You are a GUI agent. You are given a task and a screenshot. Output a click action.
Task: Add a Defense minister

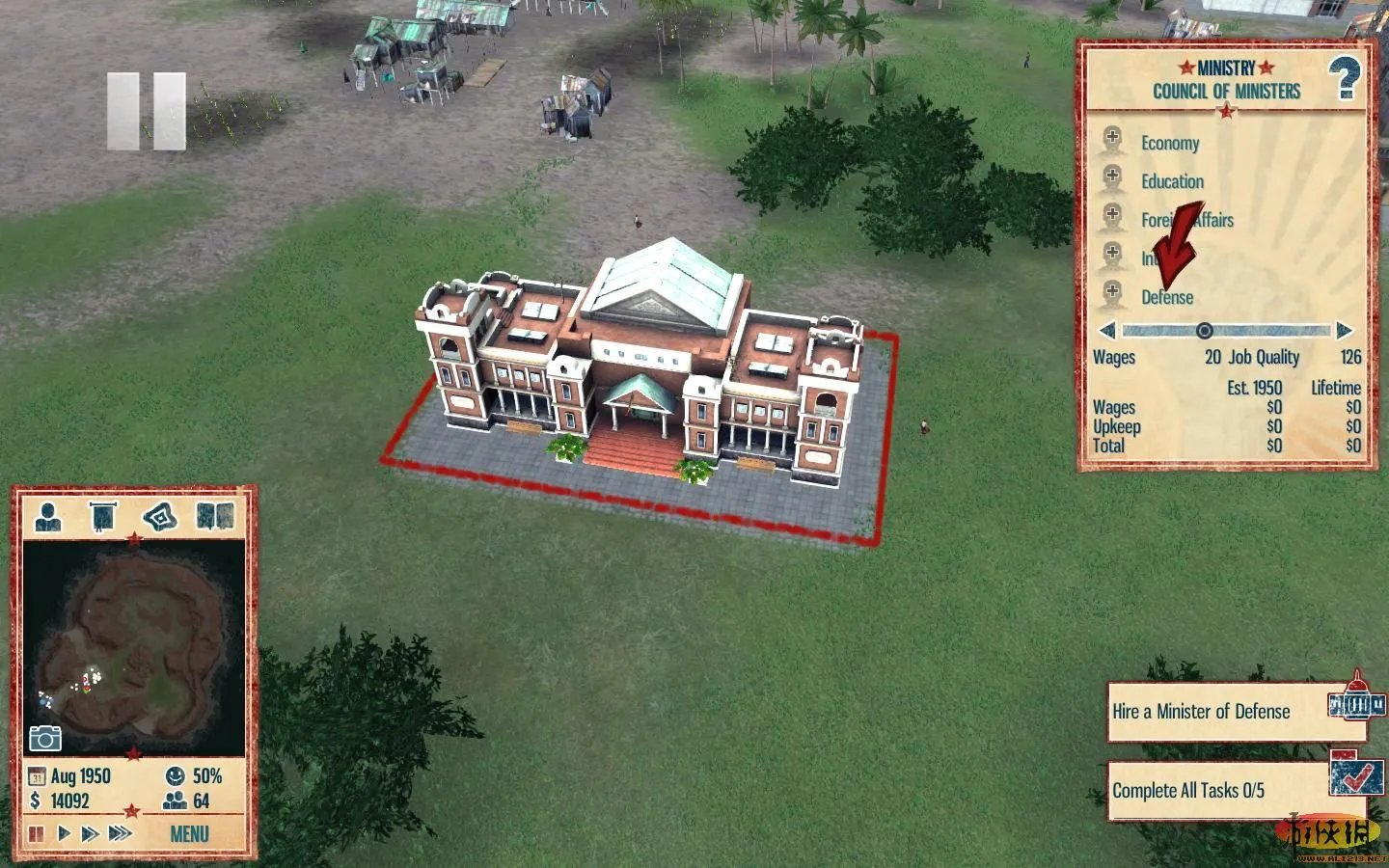click(x=1113, y=294)
